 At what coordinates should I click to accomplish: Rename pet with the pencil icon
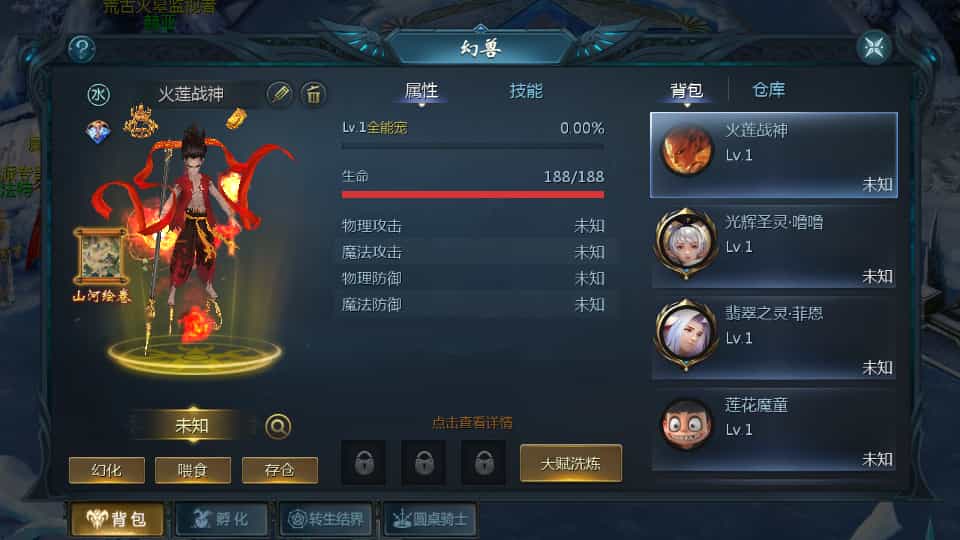tap(280, 94)
